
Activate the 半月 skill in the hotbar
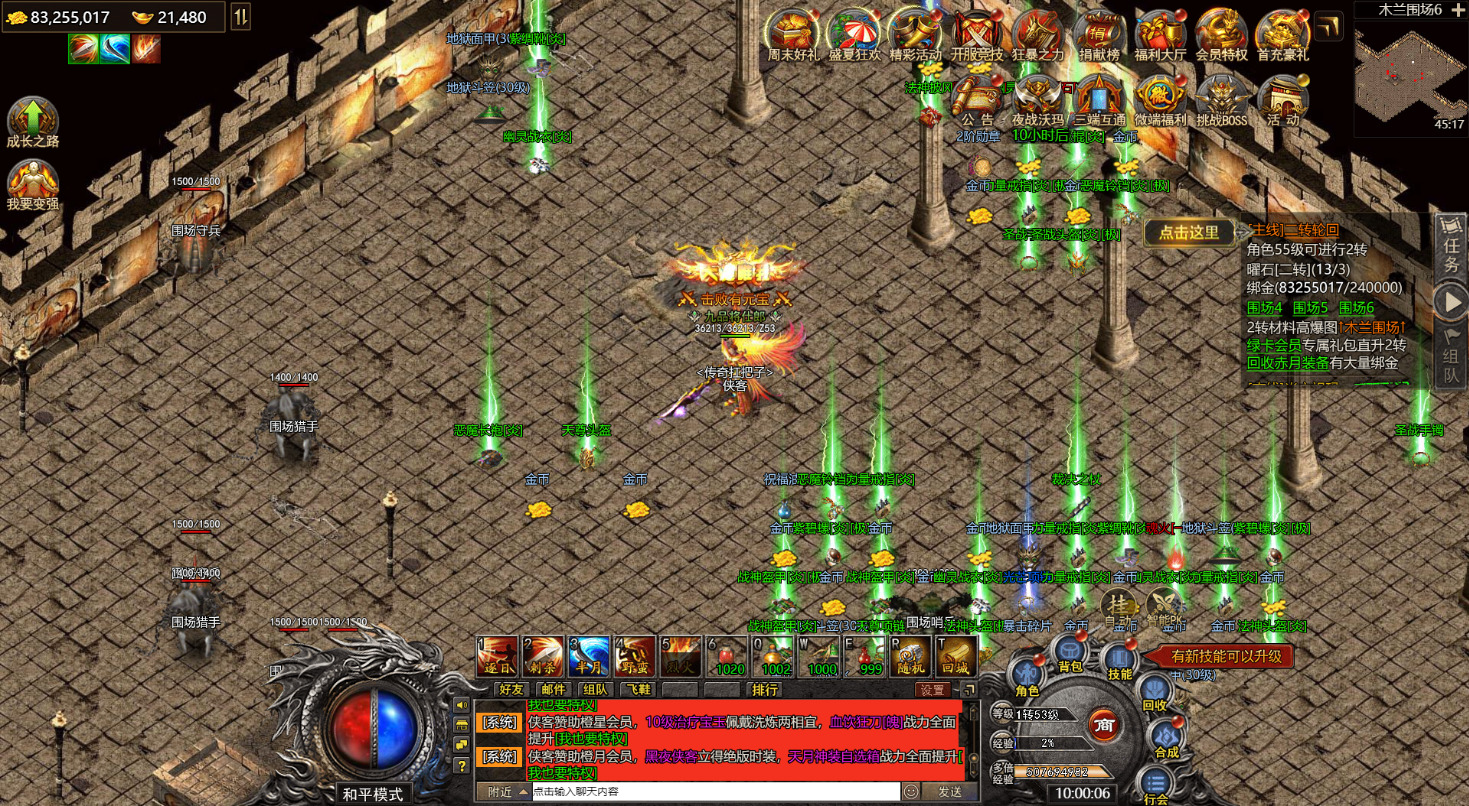click(589, 656)
